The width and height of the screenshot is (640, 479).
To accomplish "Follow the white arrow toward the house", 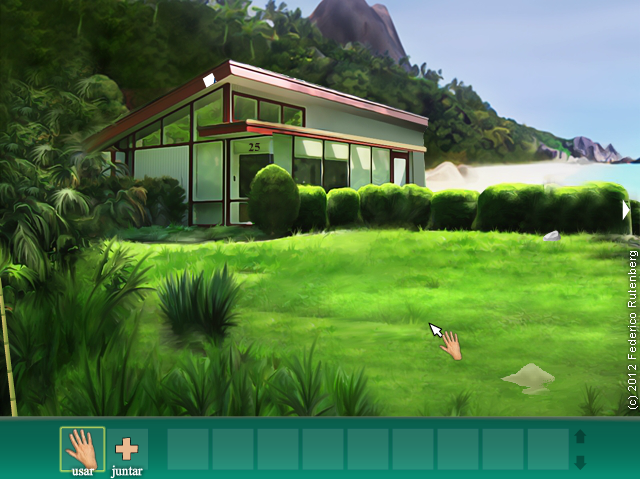I will (x=209, y=78).
